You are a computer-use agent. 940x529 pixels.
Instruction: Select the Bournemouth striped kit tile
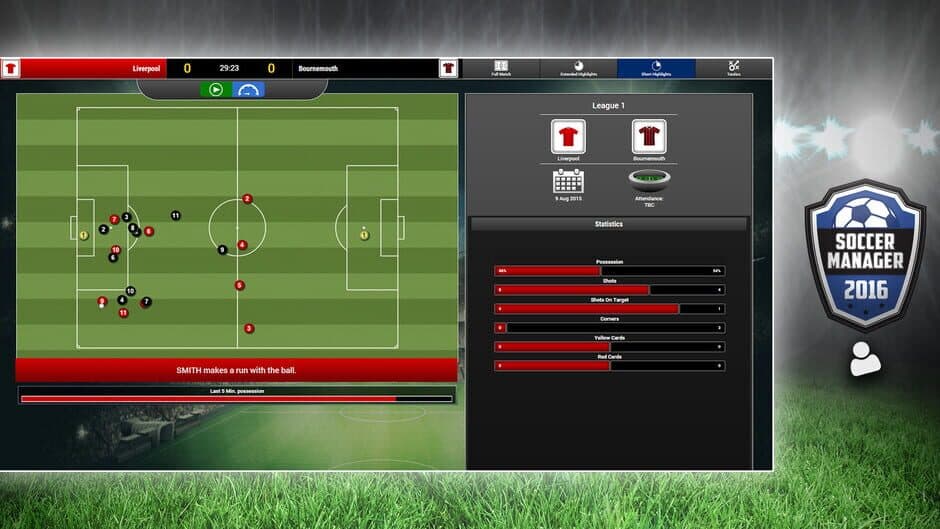point(649,136)
